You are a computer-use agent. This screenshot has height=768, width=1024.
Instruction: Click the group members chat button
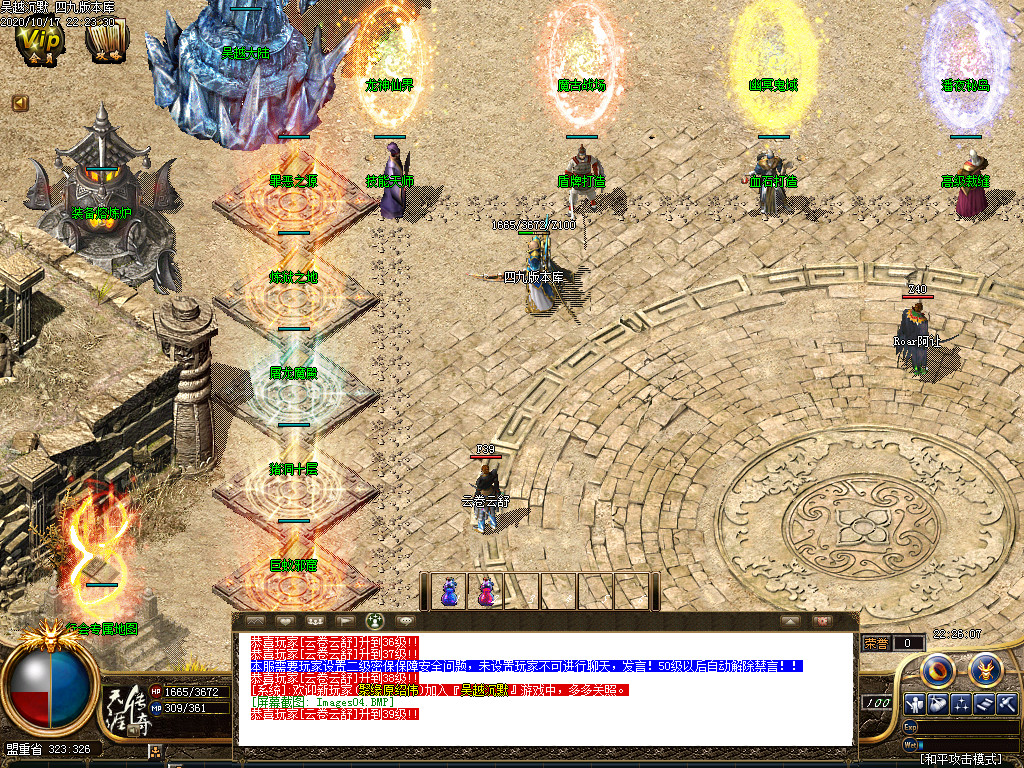[314, 621]
